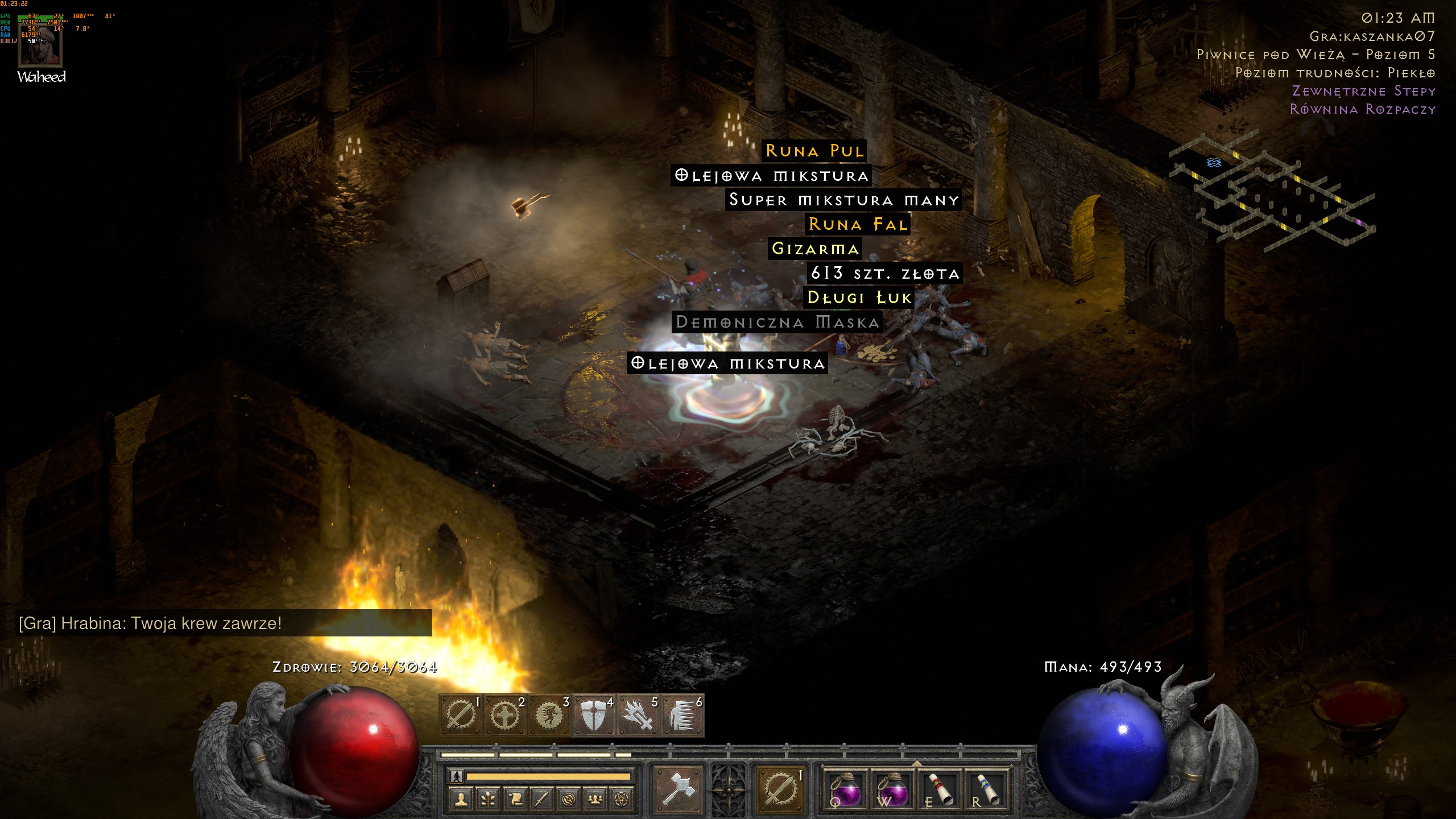Use the purple potion in belt slot Q

(x=845, y=788)
